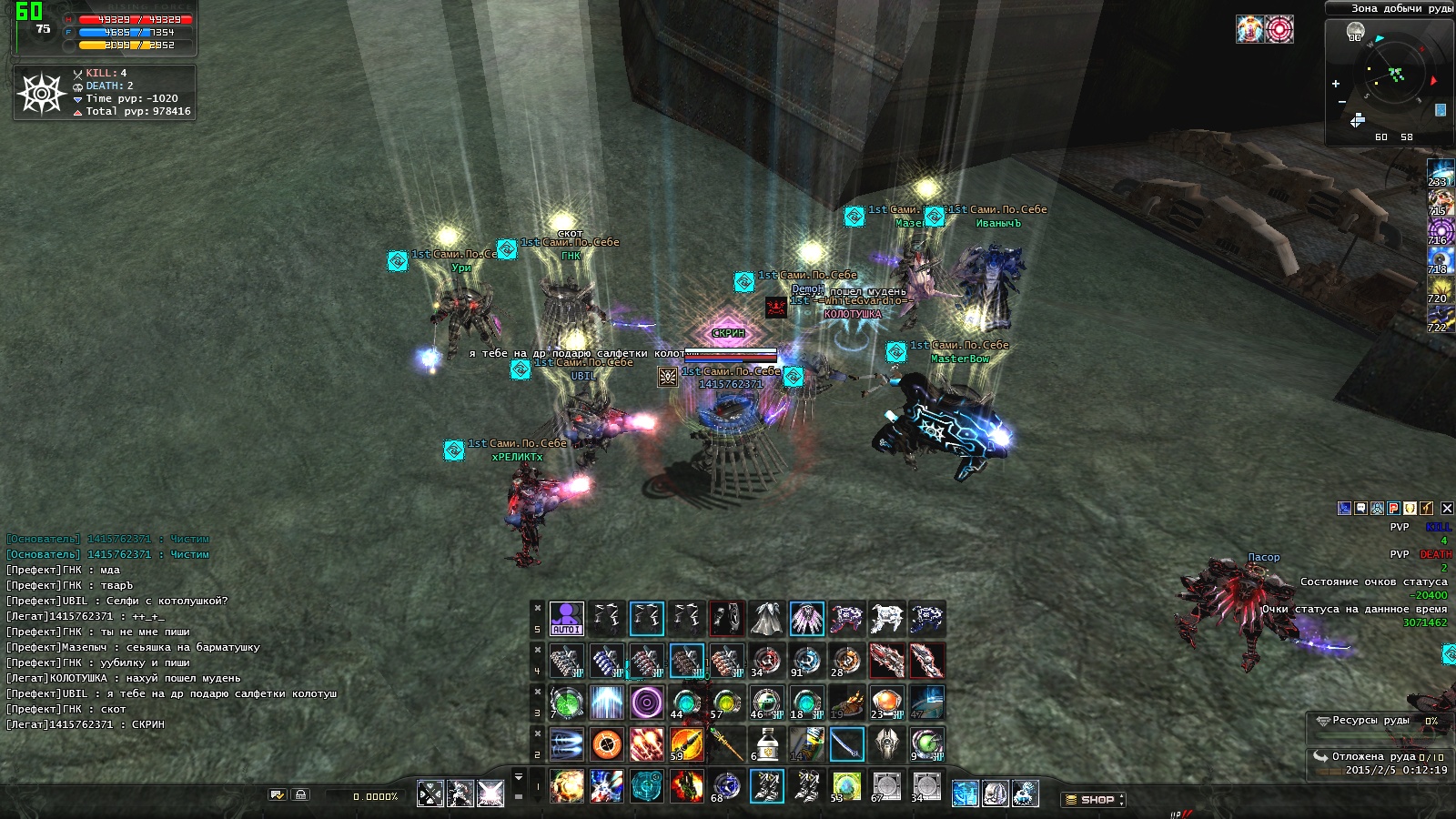Equip the blue curved sword slot

846,744
